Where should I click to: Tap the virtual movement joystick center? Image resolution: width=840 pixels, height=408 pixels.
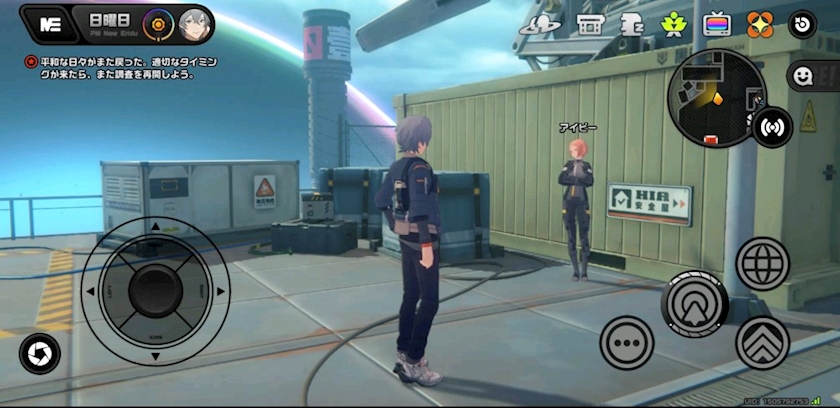tap(155, 291)
